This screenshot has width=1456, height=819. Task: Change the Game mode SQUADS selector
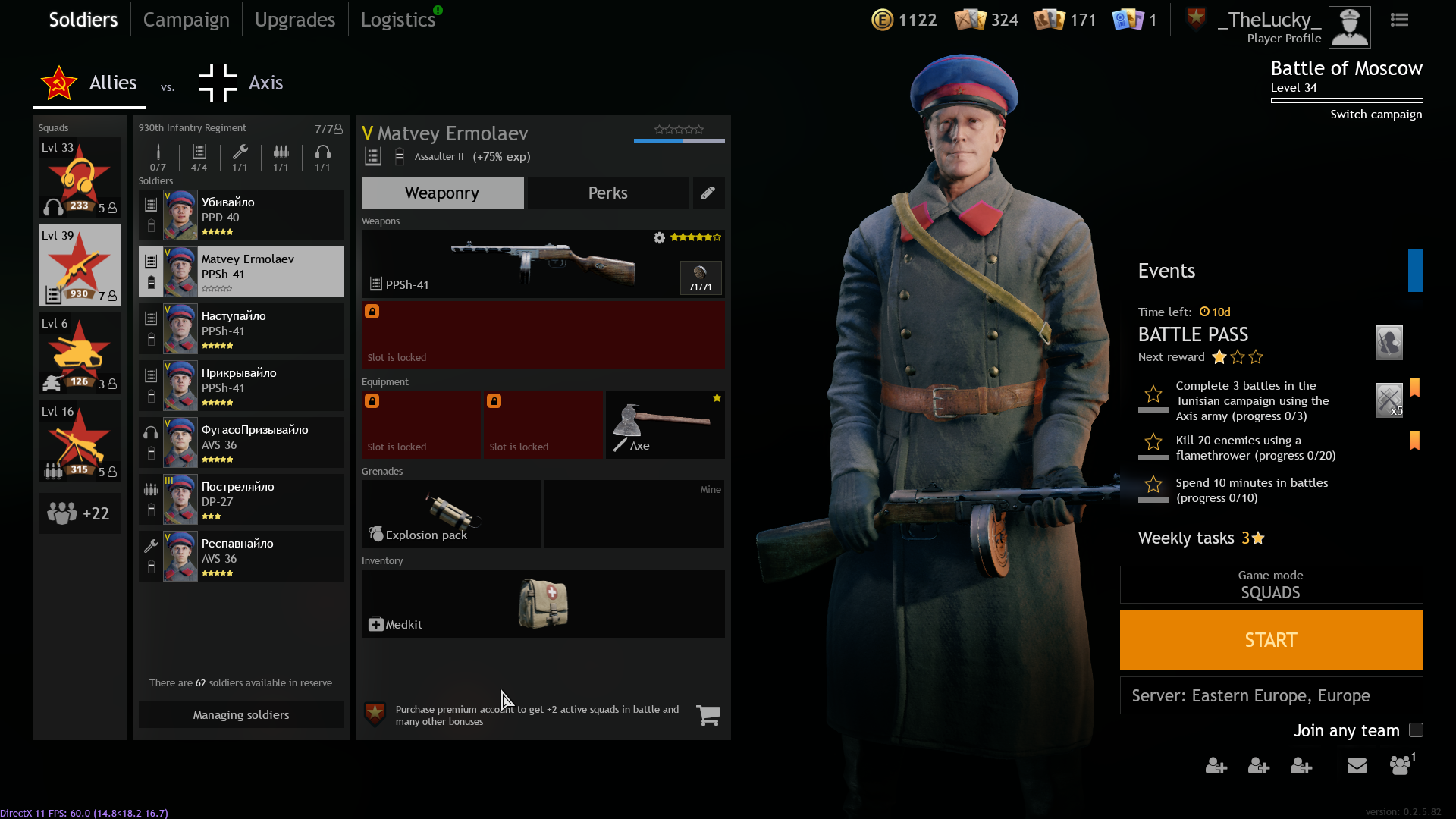click(x=1271, y=585)
